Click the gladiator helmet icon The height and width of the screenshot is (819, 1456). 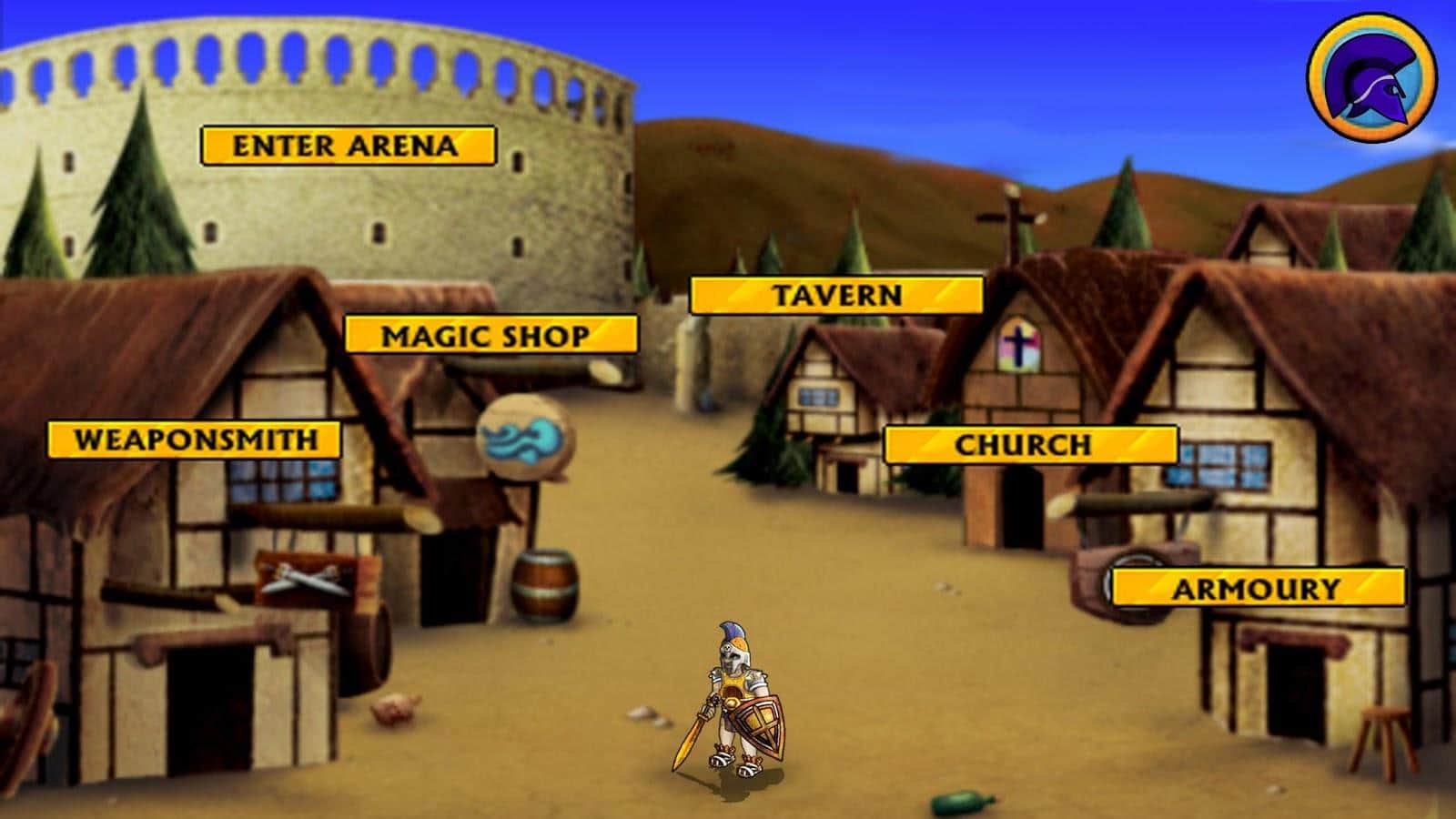[x=1371, y=77]
